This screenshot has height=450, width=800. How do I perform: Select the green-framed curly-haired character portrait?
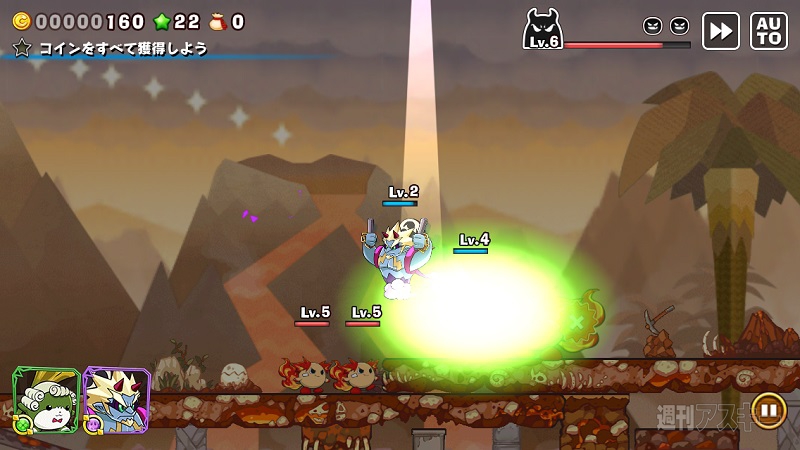45,399
